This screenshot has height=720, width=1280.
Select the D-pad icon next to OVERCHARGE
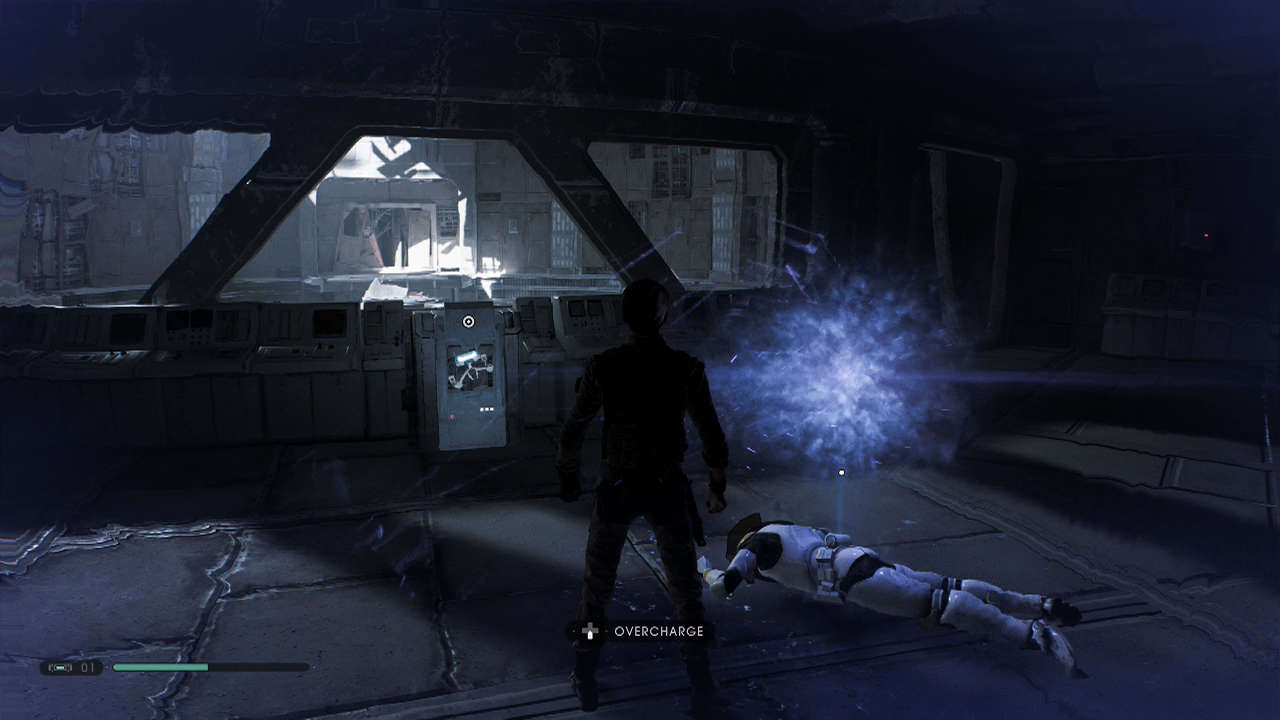tap(590, 631)
